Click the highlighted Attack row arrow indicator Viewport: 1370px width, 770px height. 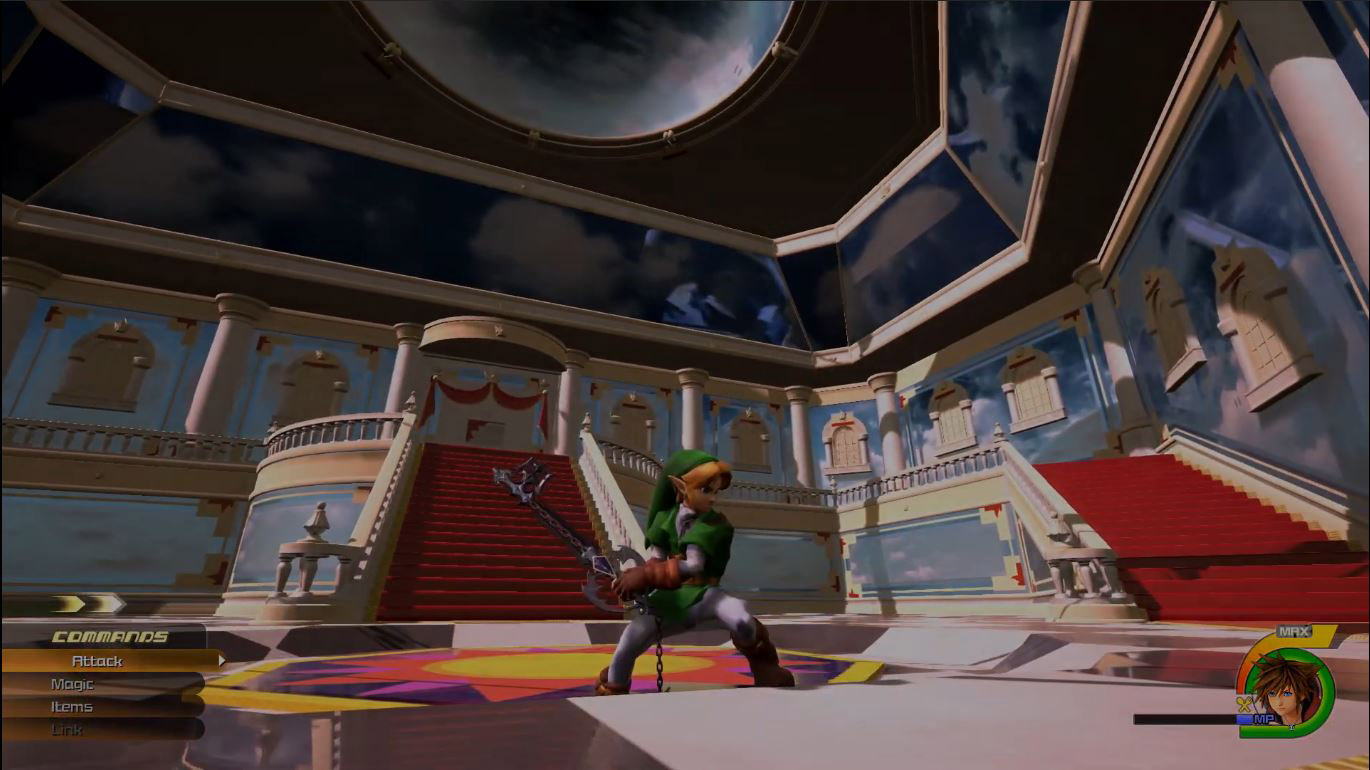point(224,659)
